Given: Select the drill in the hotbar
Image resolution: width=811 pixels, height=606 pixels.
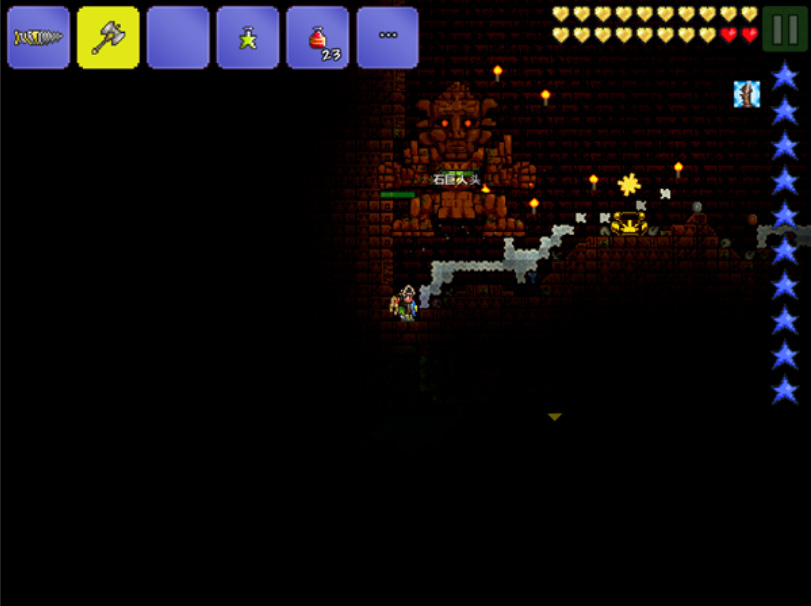Looking at the screenshot, I should (38, 38).
